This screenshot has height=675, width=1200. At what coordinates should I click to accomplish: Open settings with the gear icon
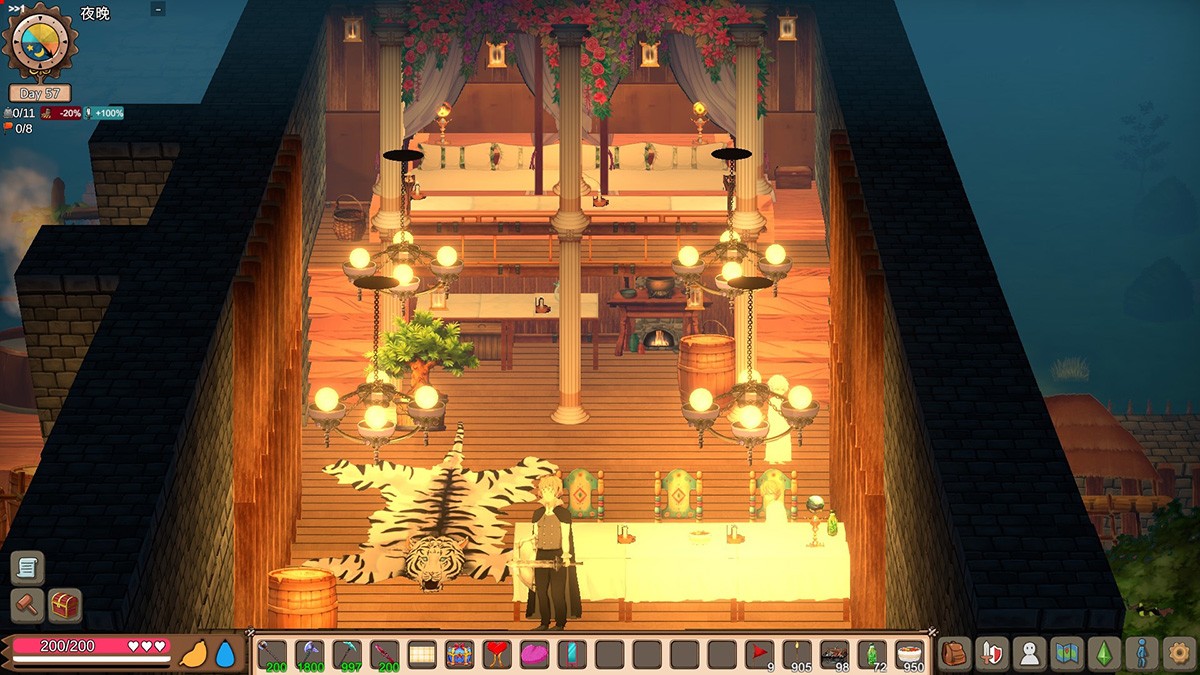[1179, 654]
